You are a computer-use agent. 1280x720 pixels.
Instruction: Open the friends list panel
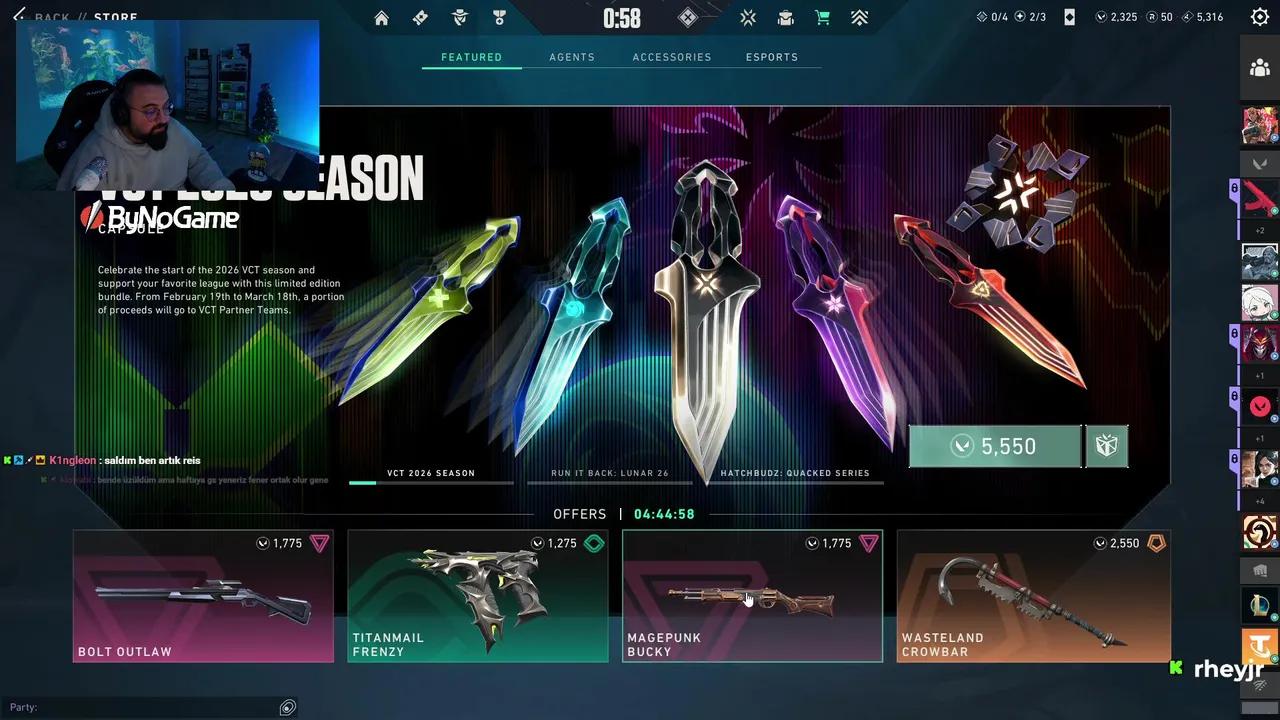(1260, 68)
